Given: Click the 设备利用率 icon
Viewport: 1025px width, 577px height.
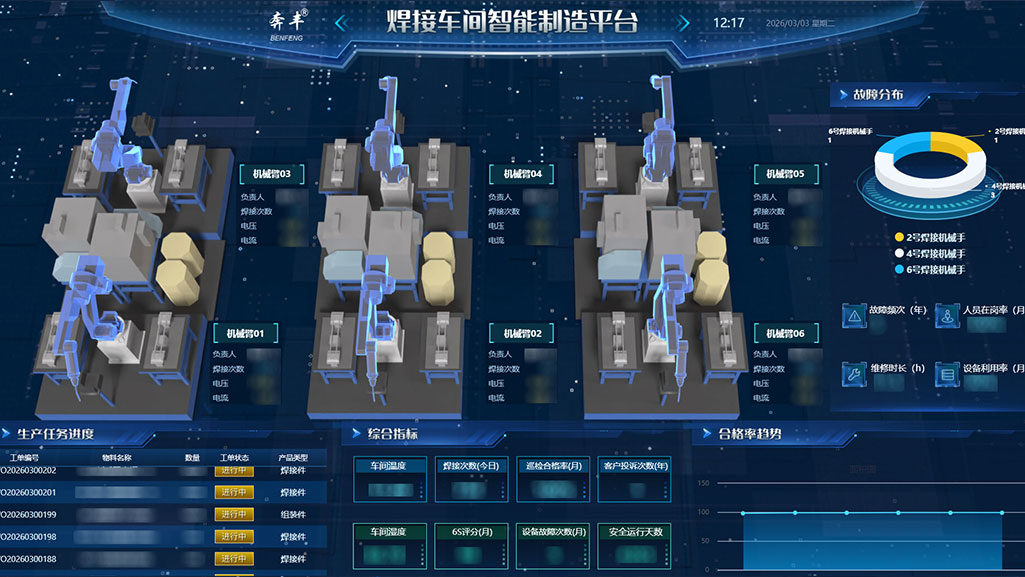Looking at the screenshot, I should click(946, 373).
